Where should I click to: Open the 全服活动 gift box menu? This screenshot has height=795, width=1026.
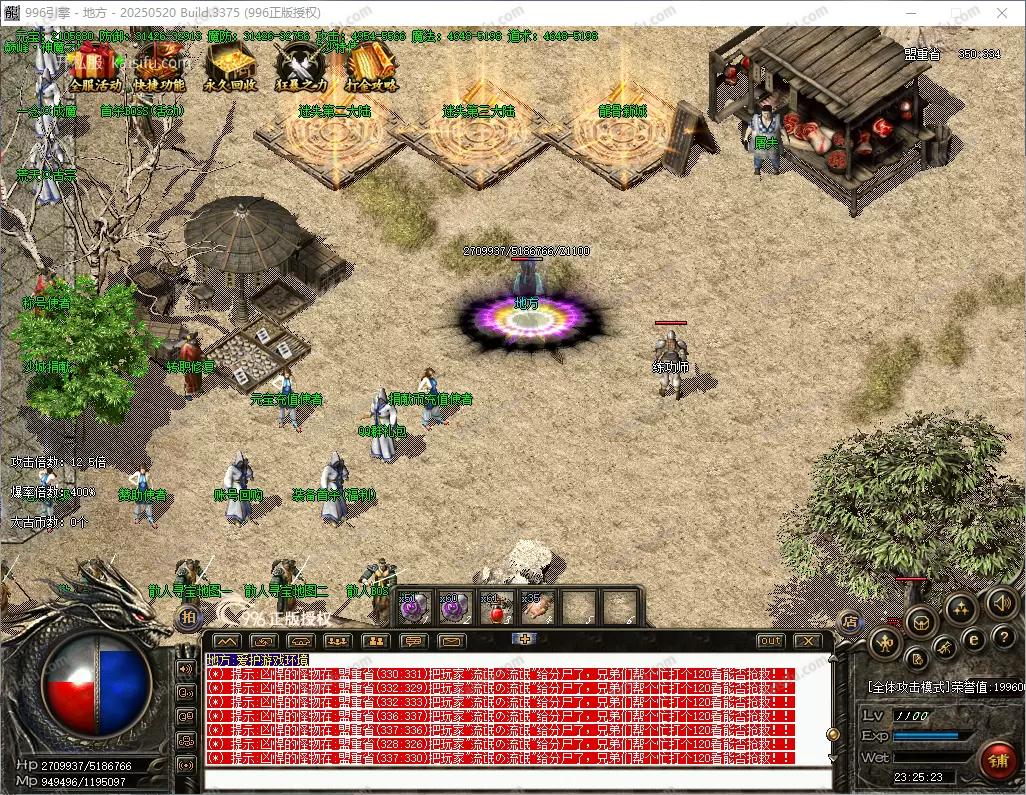[x=95, y=67]
